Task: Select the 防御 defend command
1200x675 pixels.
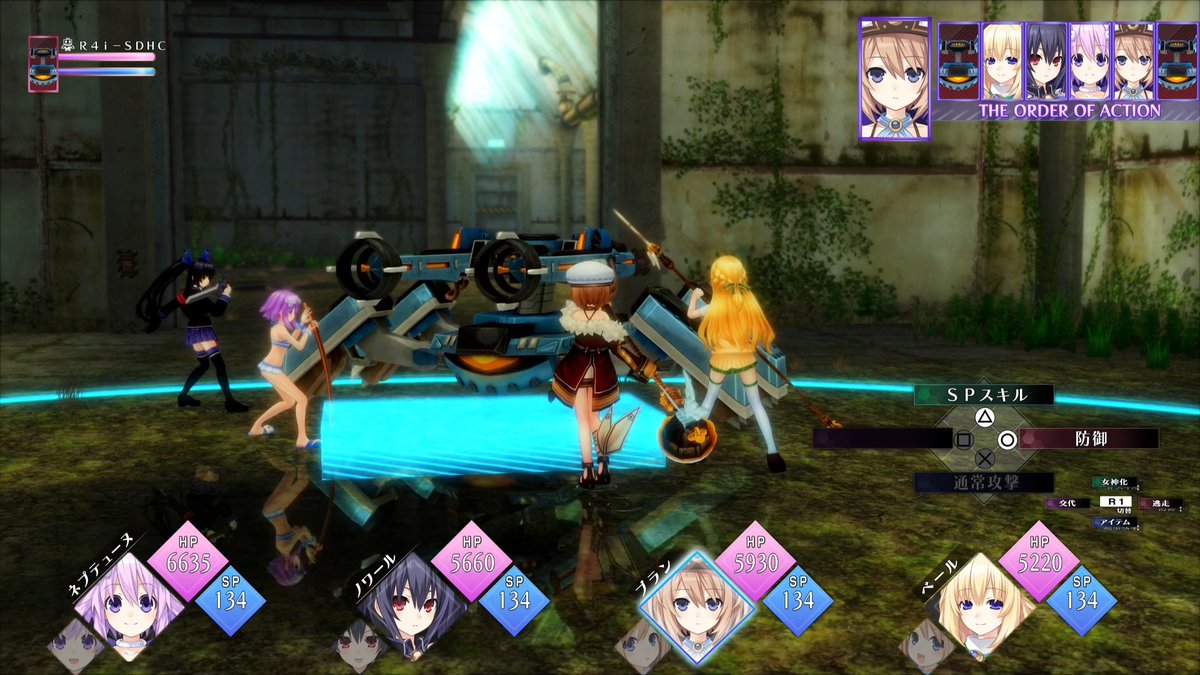Action: tap(1089, 438)
